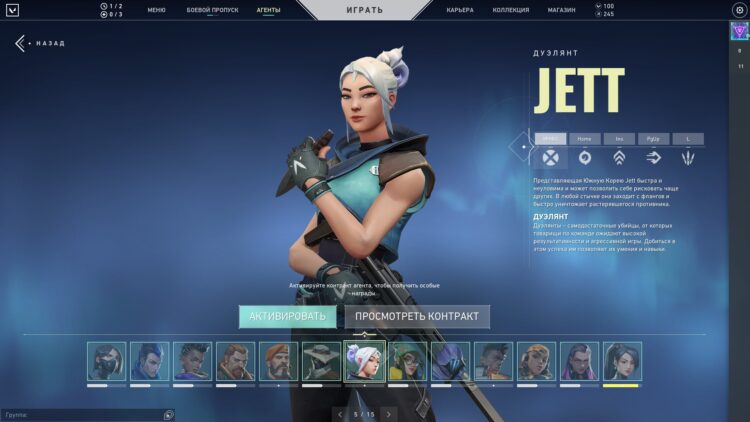Go back with the НАЗАД button
The image size is (750, 422).
pyautogui.click(x=40, y=44)
